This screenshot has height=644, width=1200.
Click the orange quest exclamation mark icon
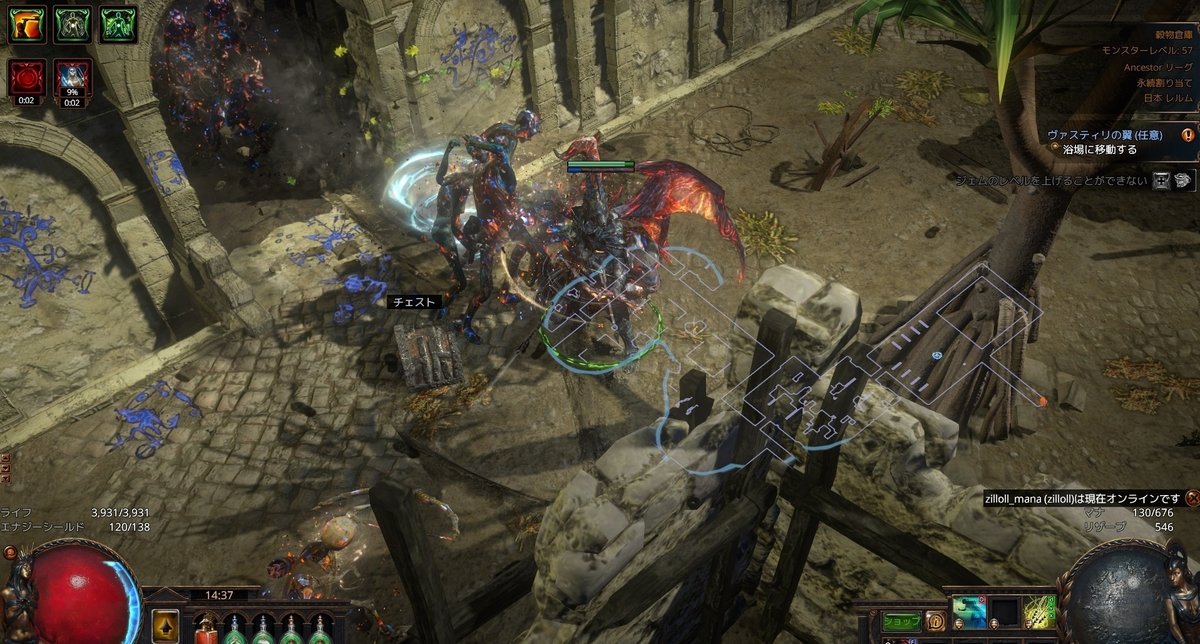(1188, 134)
